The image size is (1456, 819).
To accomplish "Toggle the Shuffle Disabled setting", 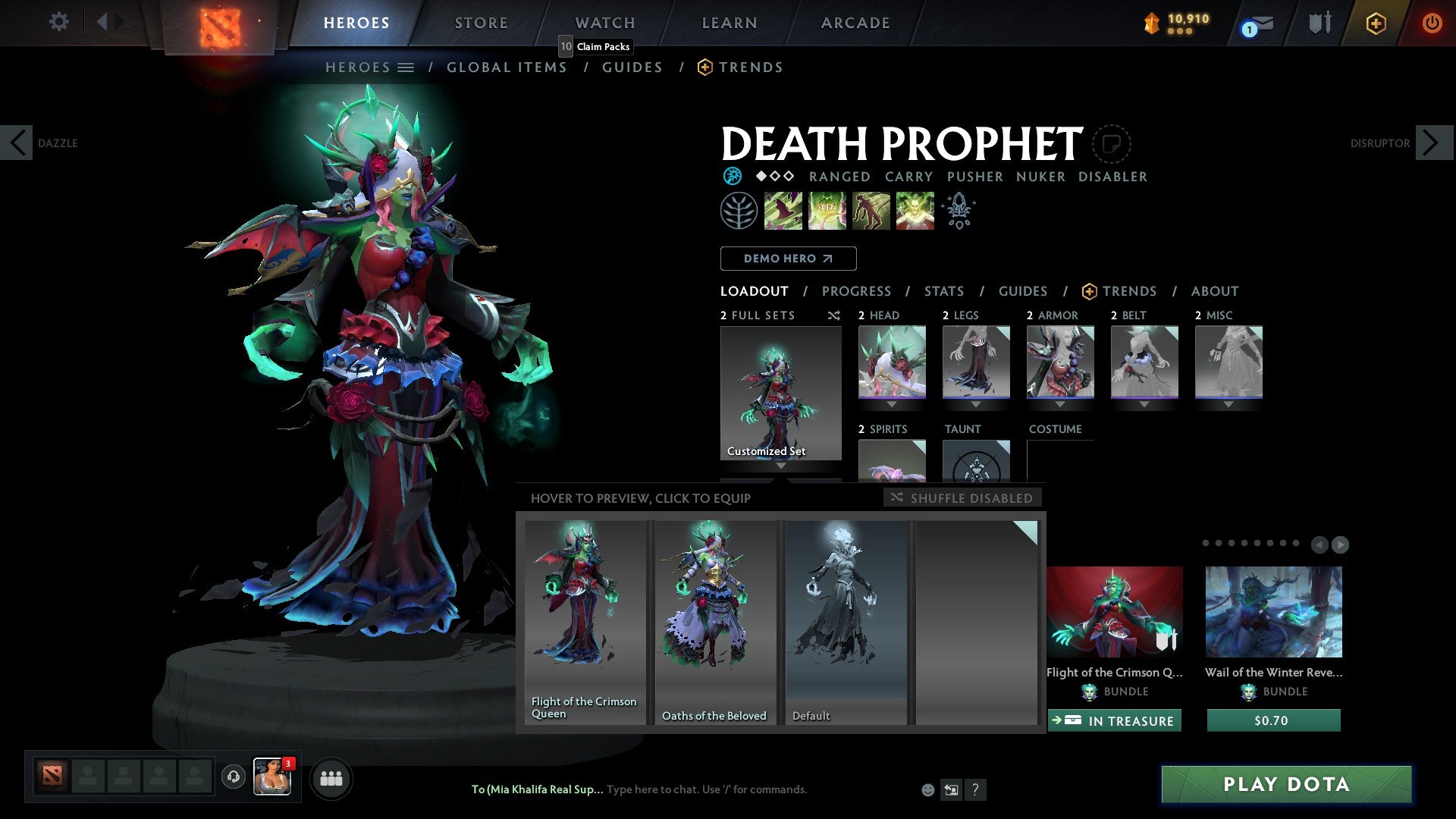I will pyautogui.click(x=962, y=498).
